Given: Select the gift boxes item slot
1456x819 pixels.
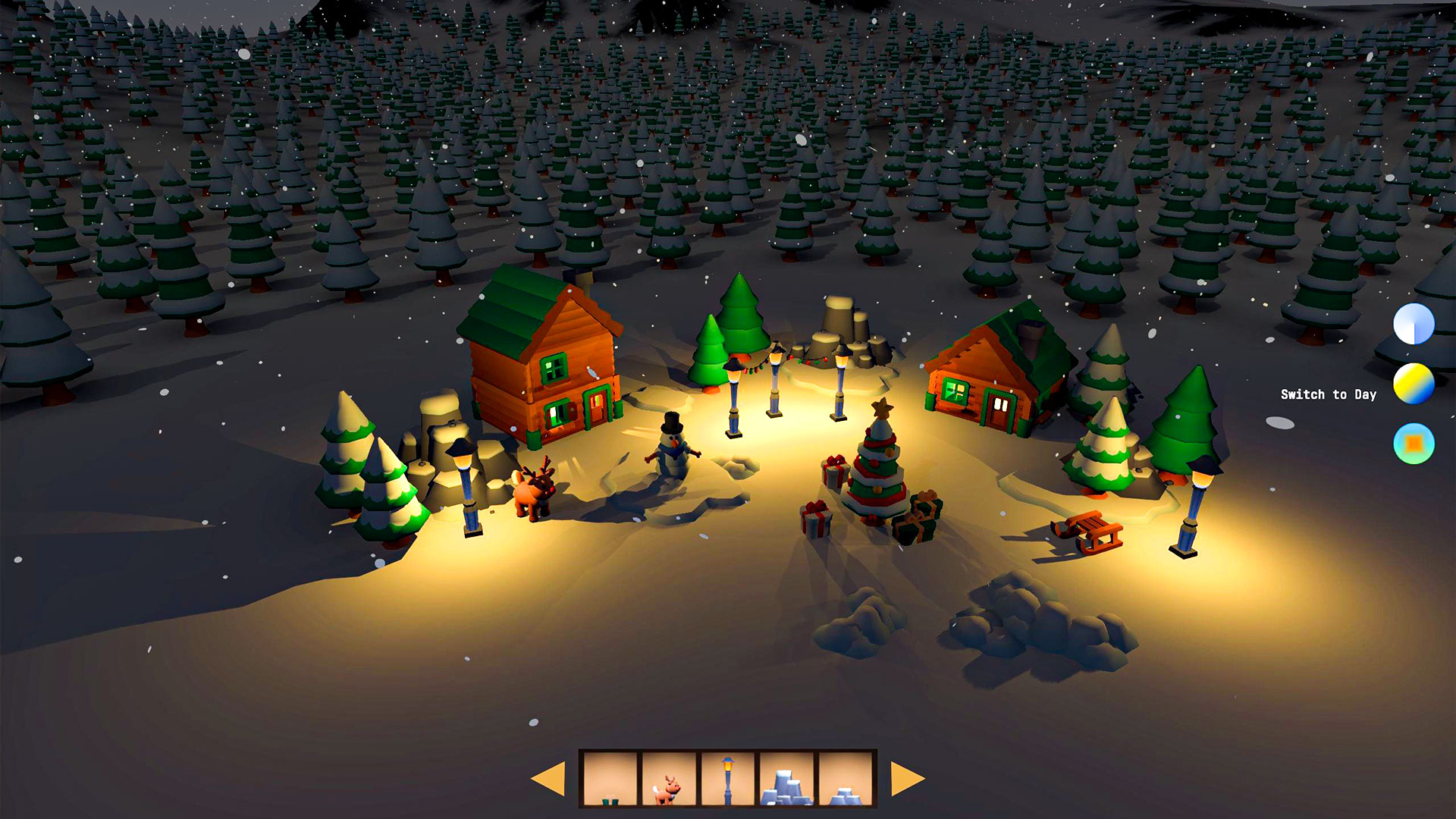Looking at the screenshot, I should (x=610, y=778).
